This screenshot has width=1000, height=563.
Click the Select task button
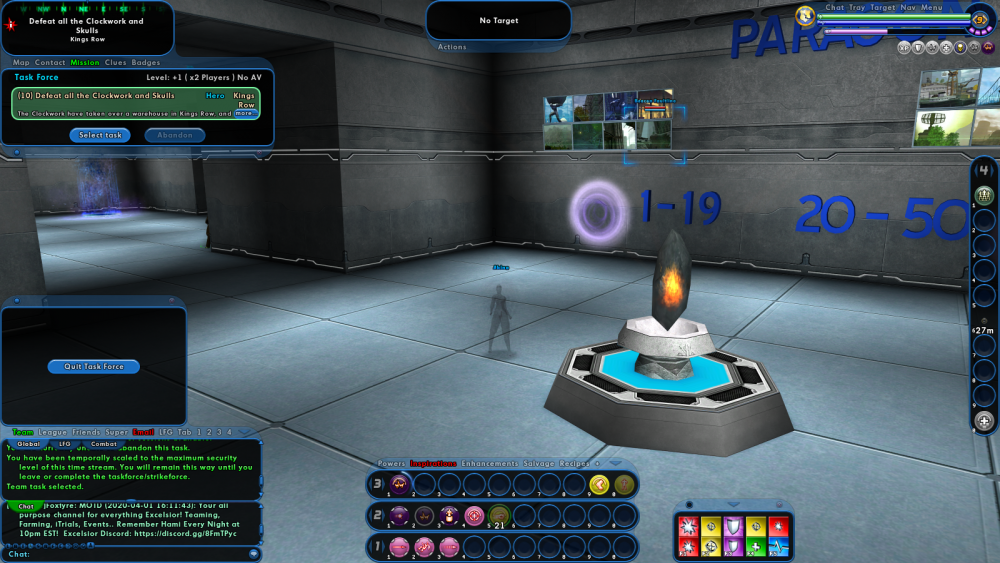pyautogui.click(x=100, y=135)
